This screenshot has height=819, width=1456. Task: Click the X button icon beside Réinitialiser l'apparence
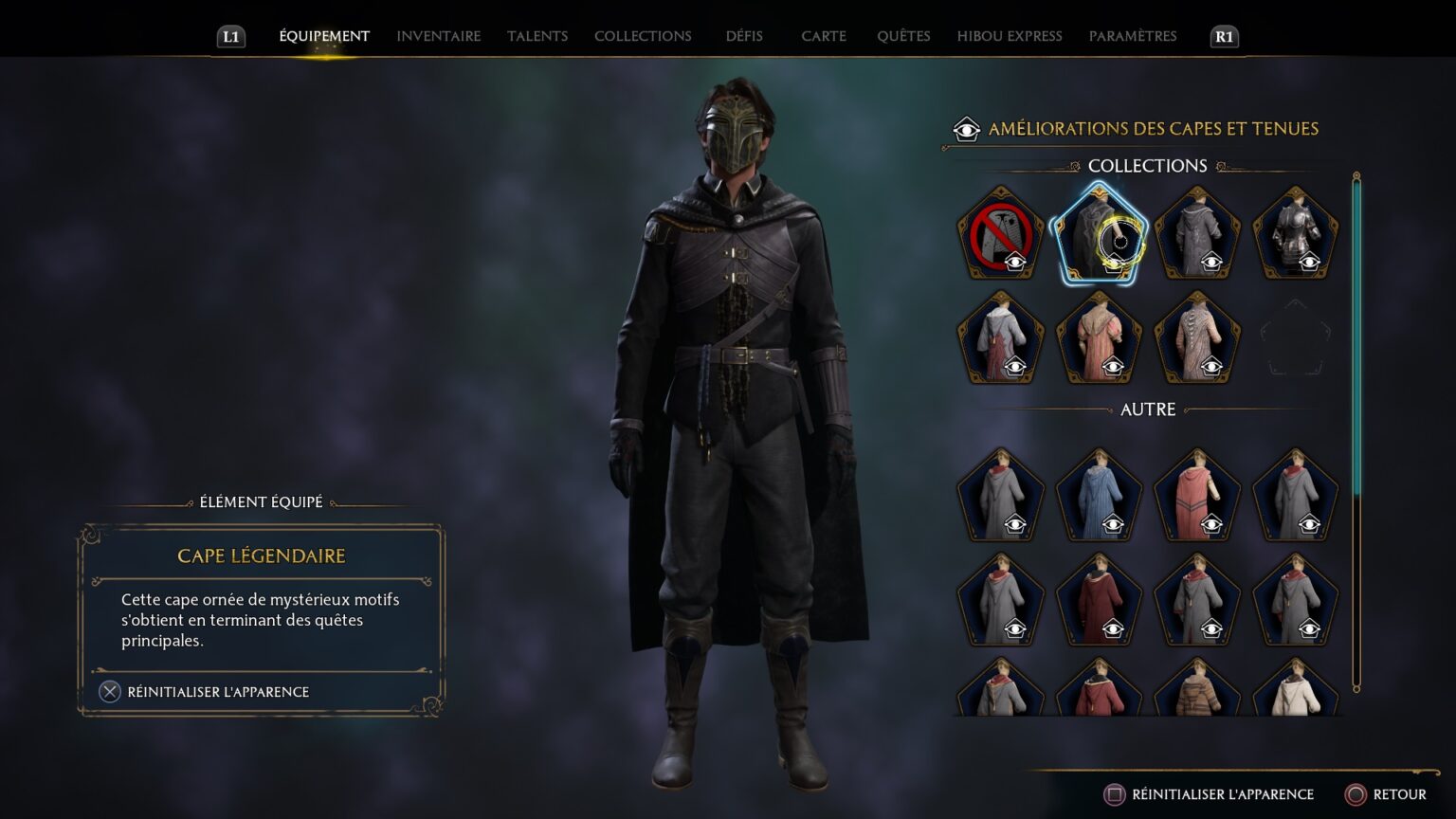pos(109,692)
